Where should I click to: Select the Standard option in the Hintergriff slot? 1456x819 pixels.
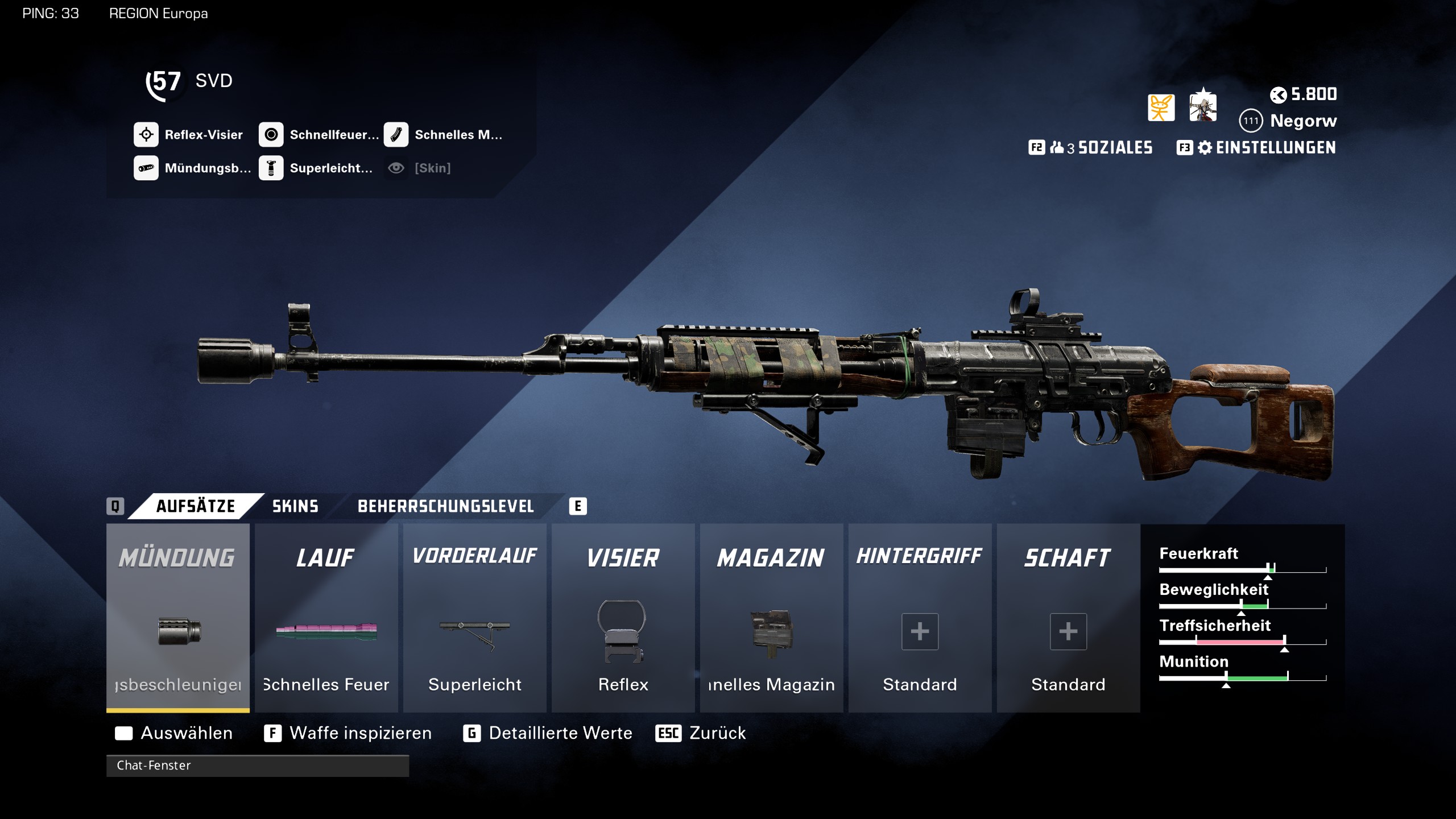tap(919, 631)
